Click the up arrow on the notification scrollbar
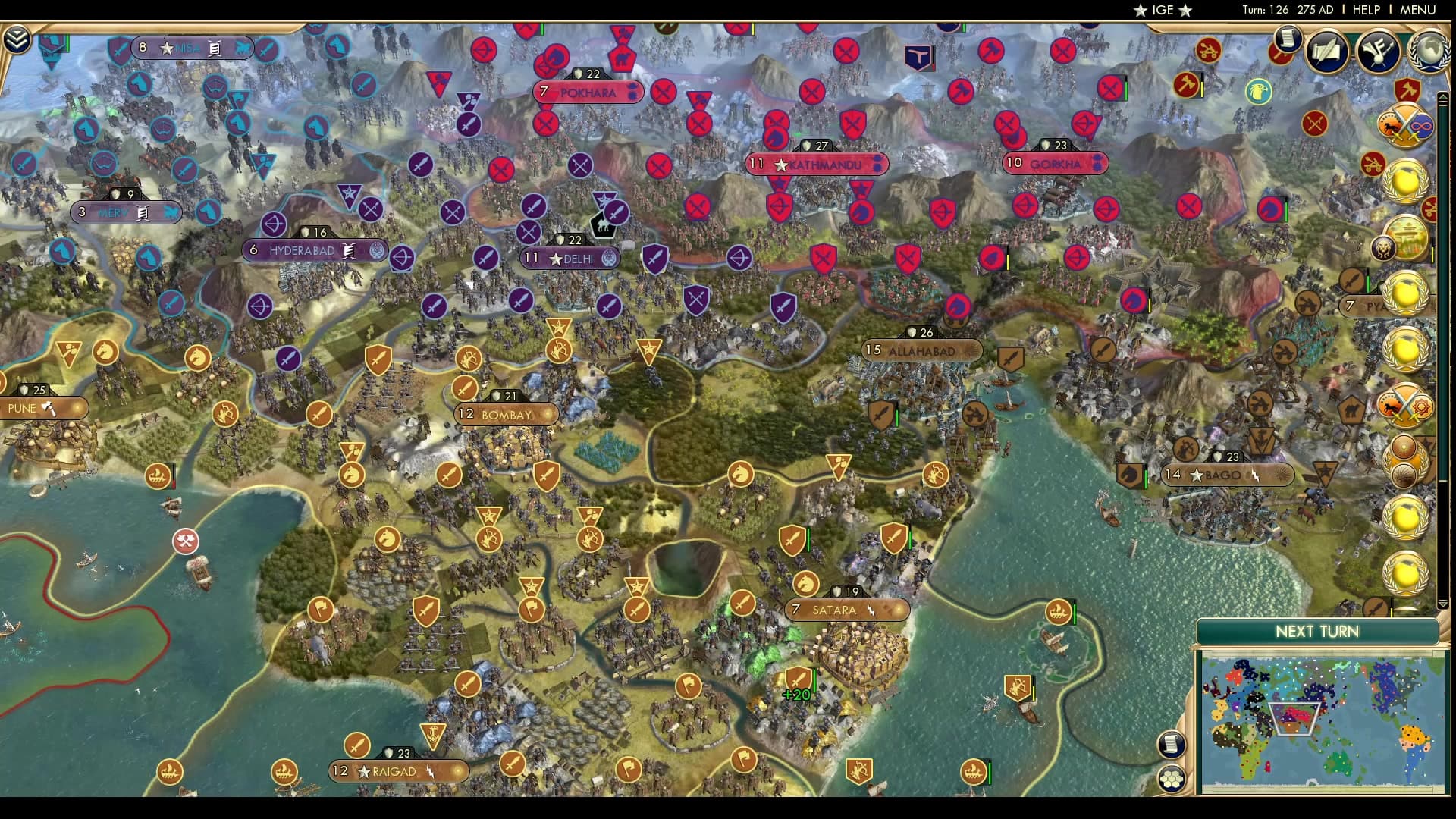Image resolution: width=1456 pixels, height=819 pixels. [x=1443, y=96]
